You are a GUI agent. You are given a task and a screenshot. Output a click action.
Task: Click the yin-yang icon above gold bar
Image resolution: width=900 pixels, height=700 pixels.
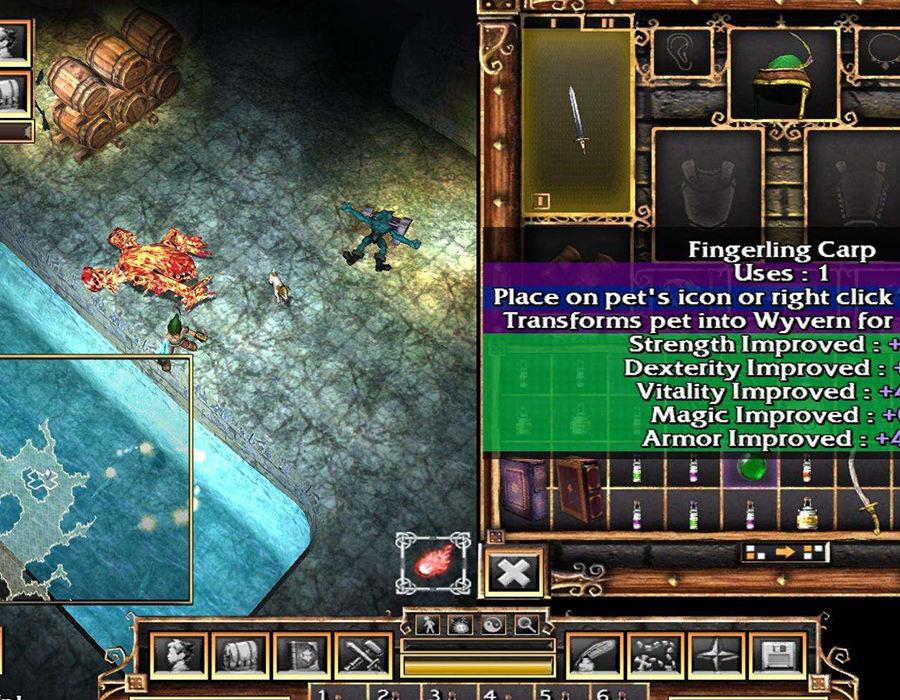(x=492, y=625)
